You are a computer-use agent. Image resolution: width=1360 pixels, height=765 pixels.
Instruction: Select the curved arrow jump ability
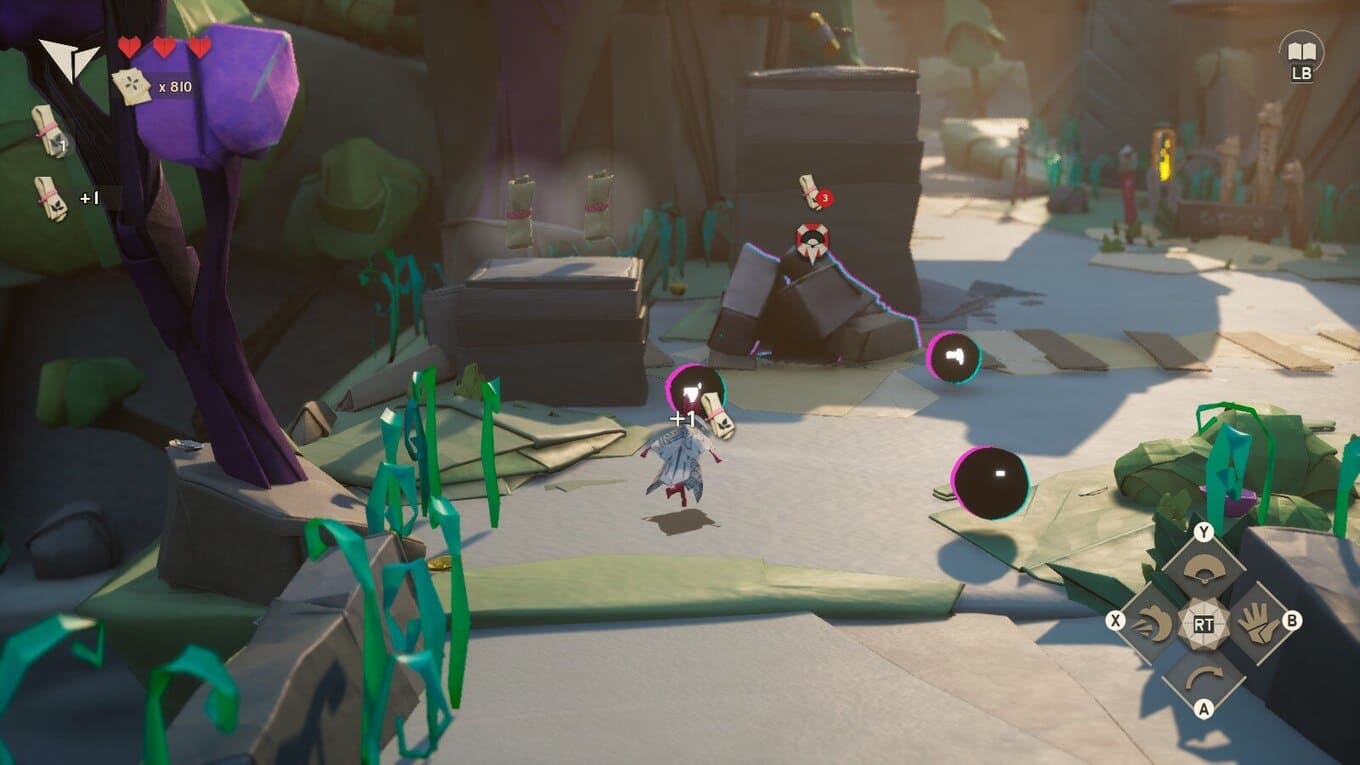[1203, 675]
